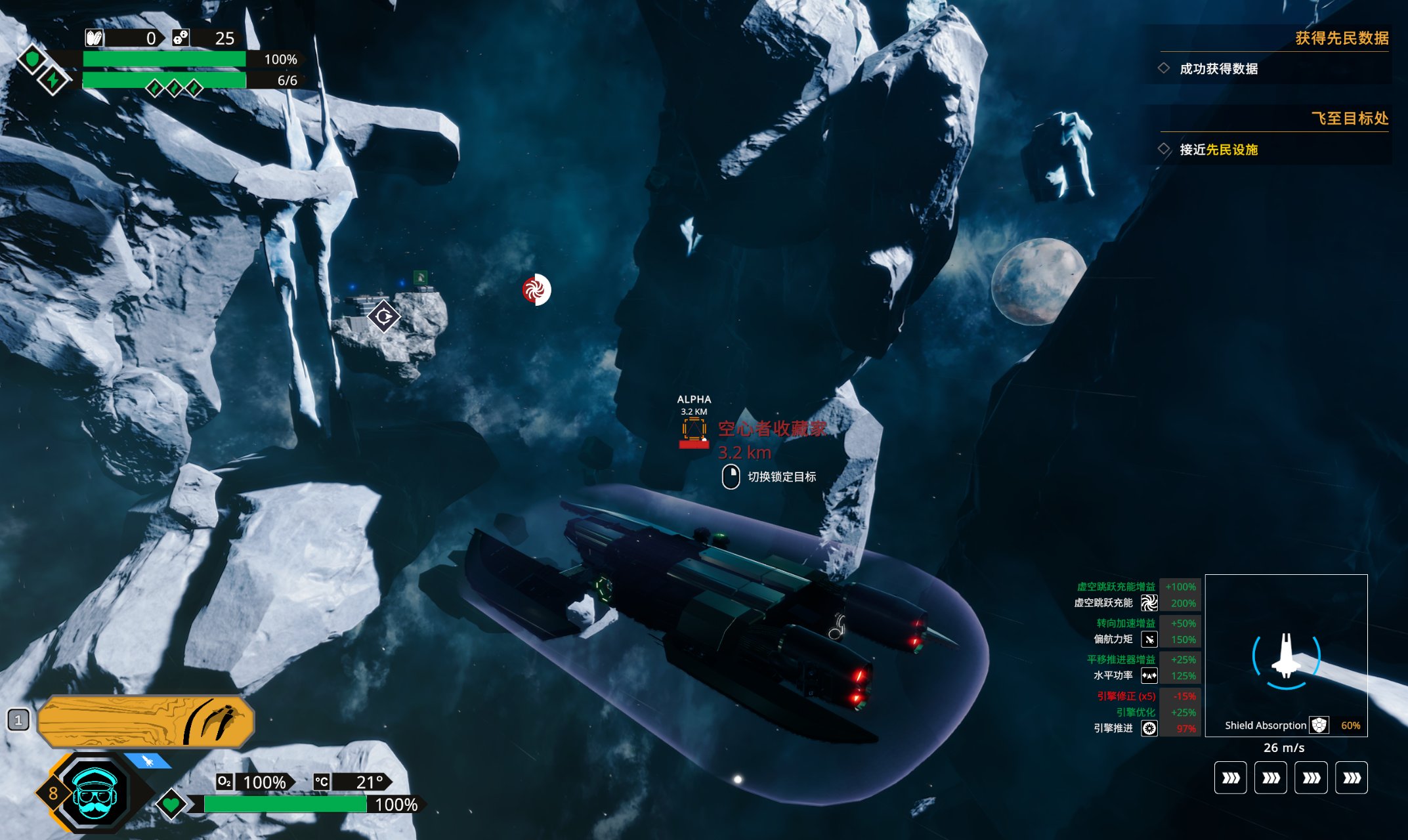Select the diamond waypoint marker on the asteroid

coord(384,317)
